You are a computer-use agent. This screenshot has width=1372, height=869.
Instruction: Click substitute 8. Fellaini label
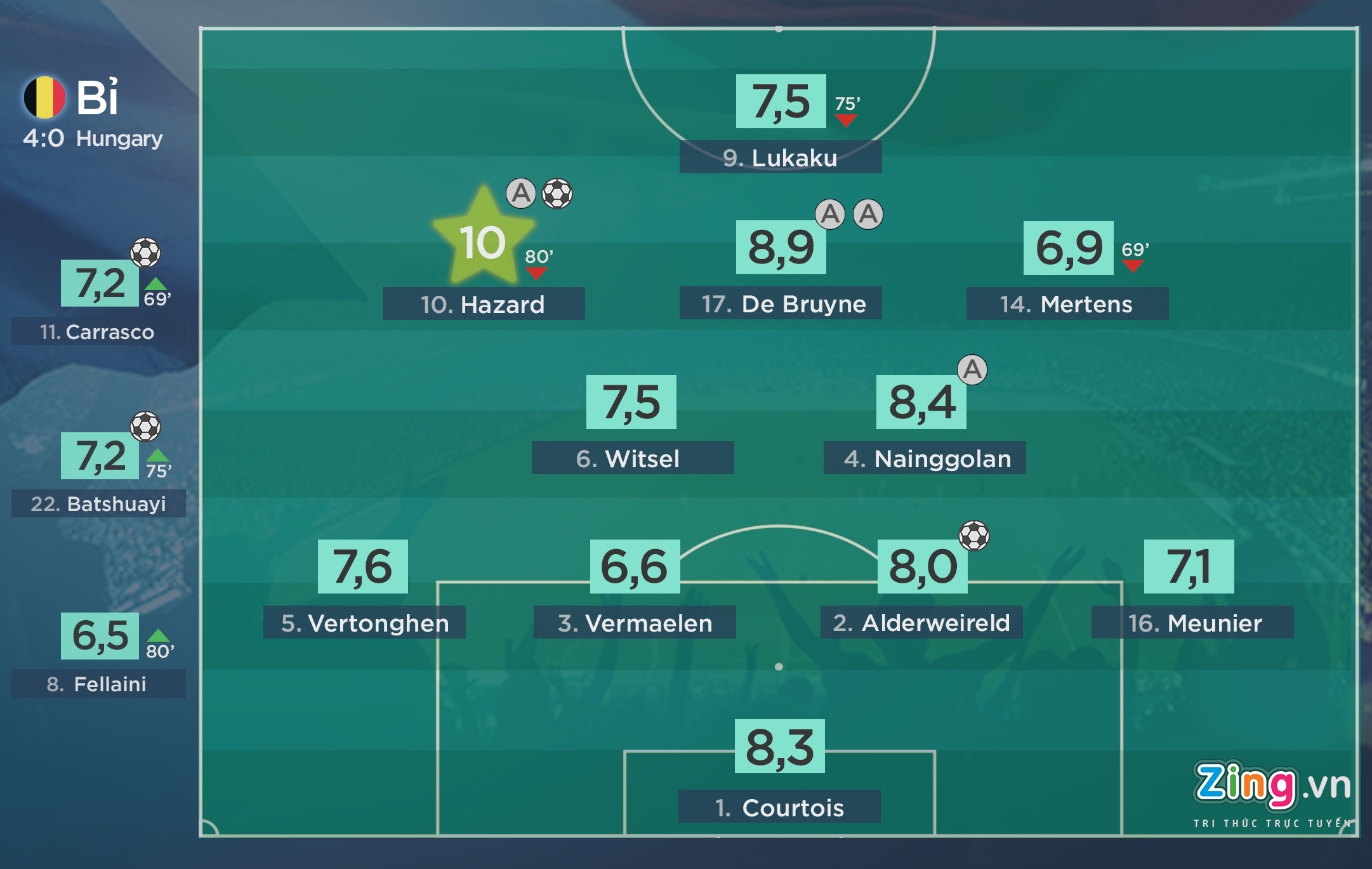[98, 684]
